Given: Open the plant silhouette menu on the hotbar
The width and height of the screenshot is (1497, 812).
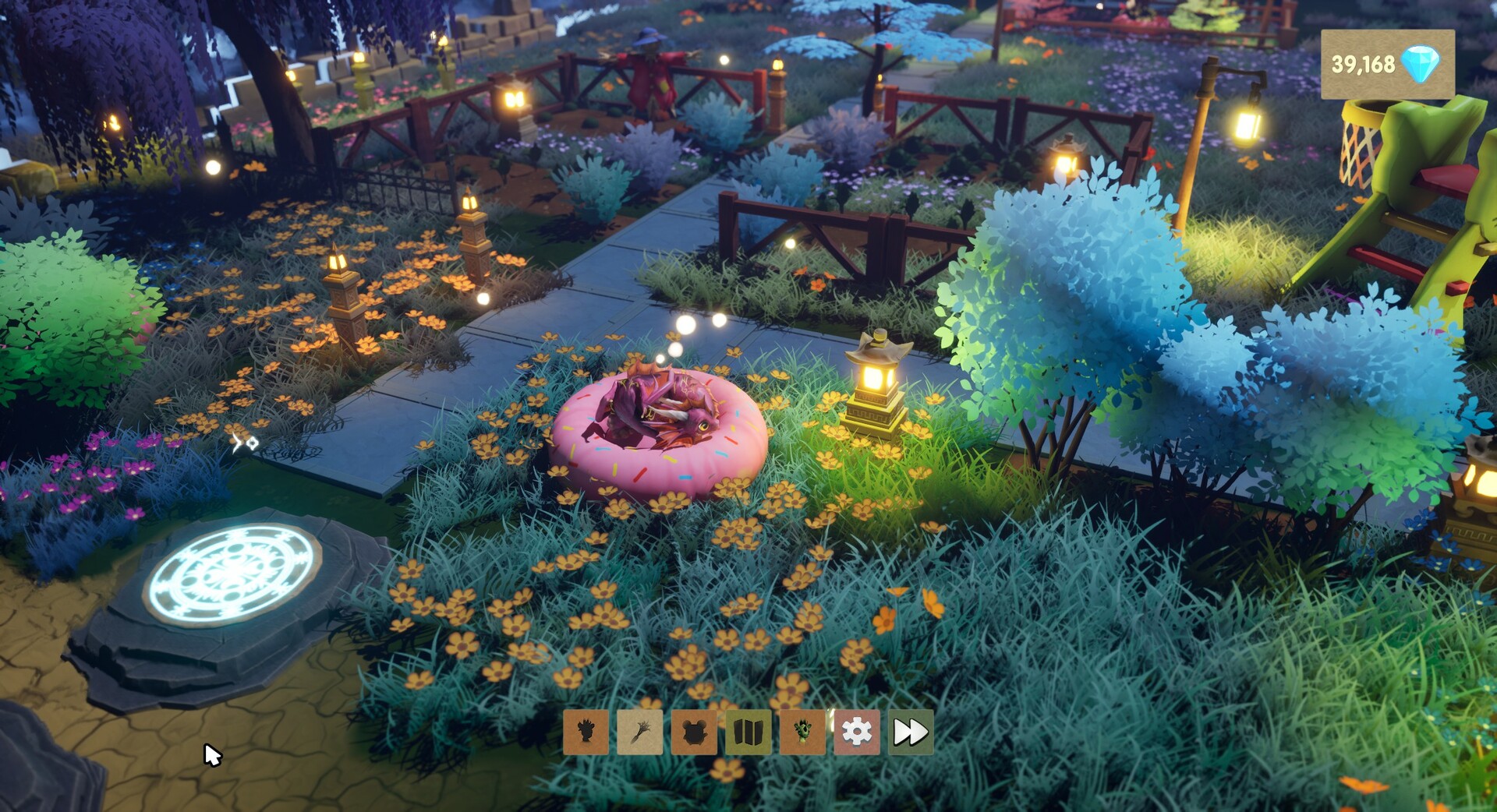Looking at the screenshot, I should pyautogui.click(x=586, y=733).
